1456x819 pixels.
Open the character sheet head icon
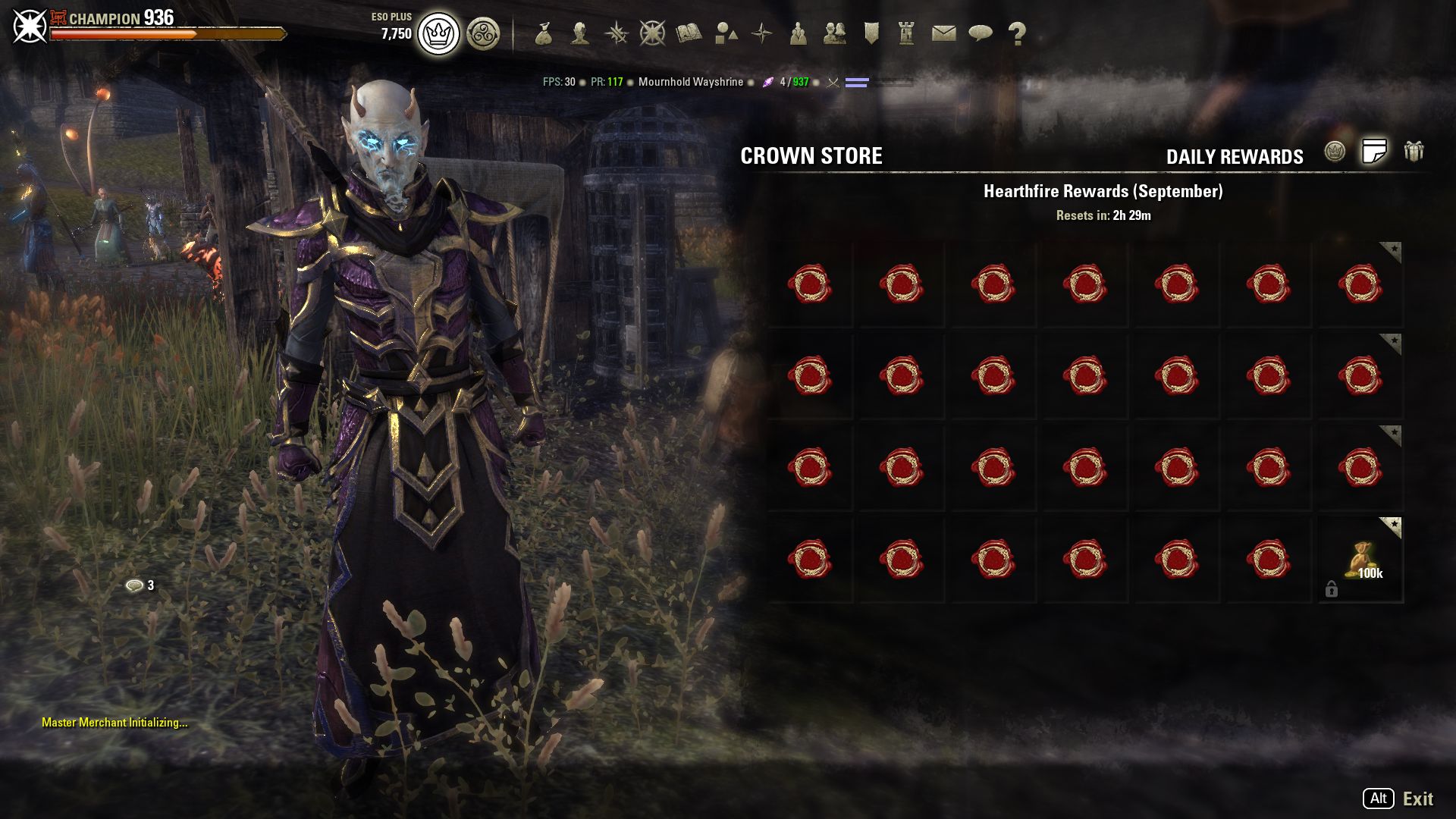(x=580, y=33)
